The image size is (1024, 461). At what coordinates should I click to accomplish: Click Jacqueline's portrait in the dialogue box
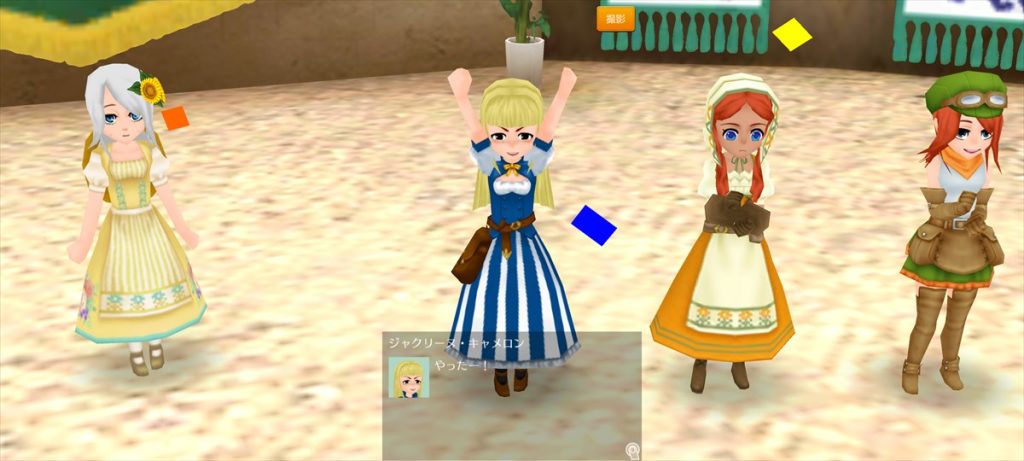[408, 377]
